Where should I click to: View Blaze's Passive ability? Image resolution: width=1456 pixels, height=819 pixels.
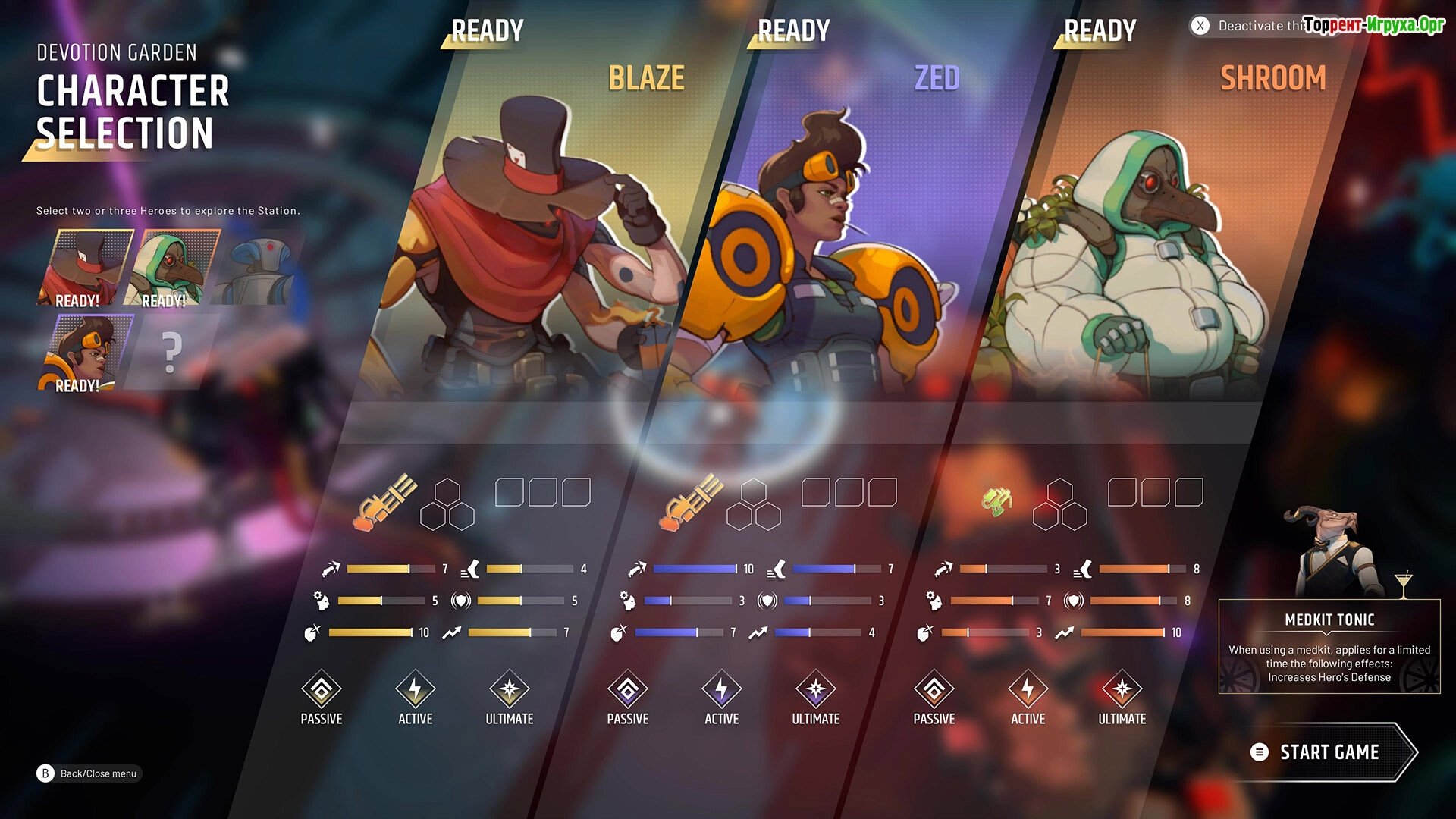322,698
